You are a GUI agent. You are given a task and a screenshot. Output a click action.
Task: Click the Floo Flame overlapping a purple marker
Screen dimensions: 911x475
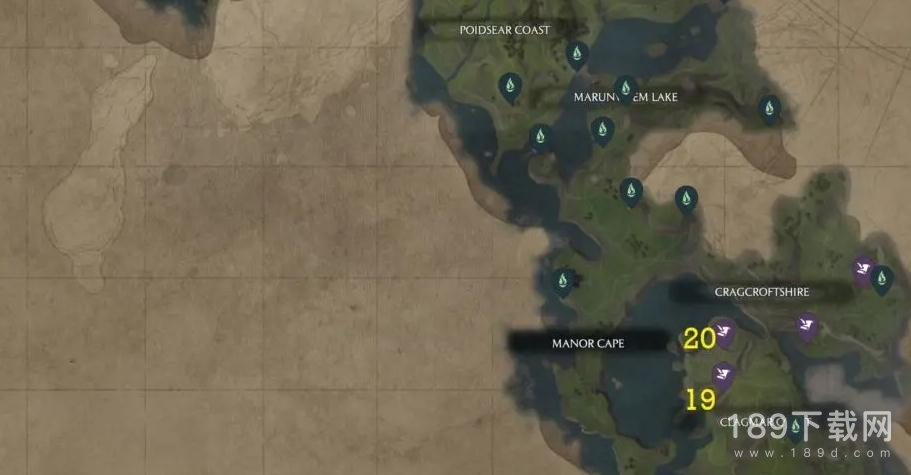[x=881, y=279]
